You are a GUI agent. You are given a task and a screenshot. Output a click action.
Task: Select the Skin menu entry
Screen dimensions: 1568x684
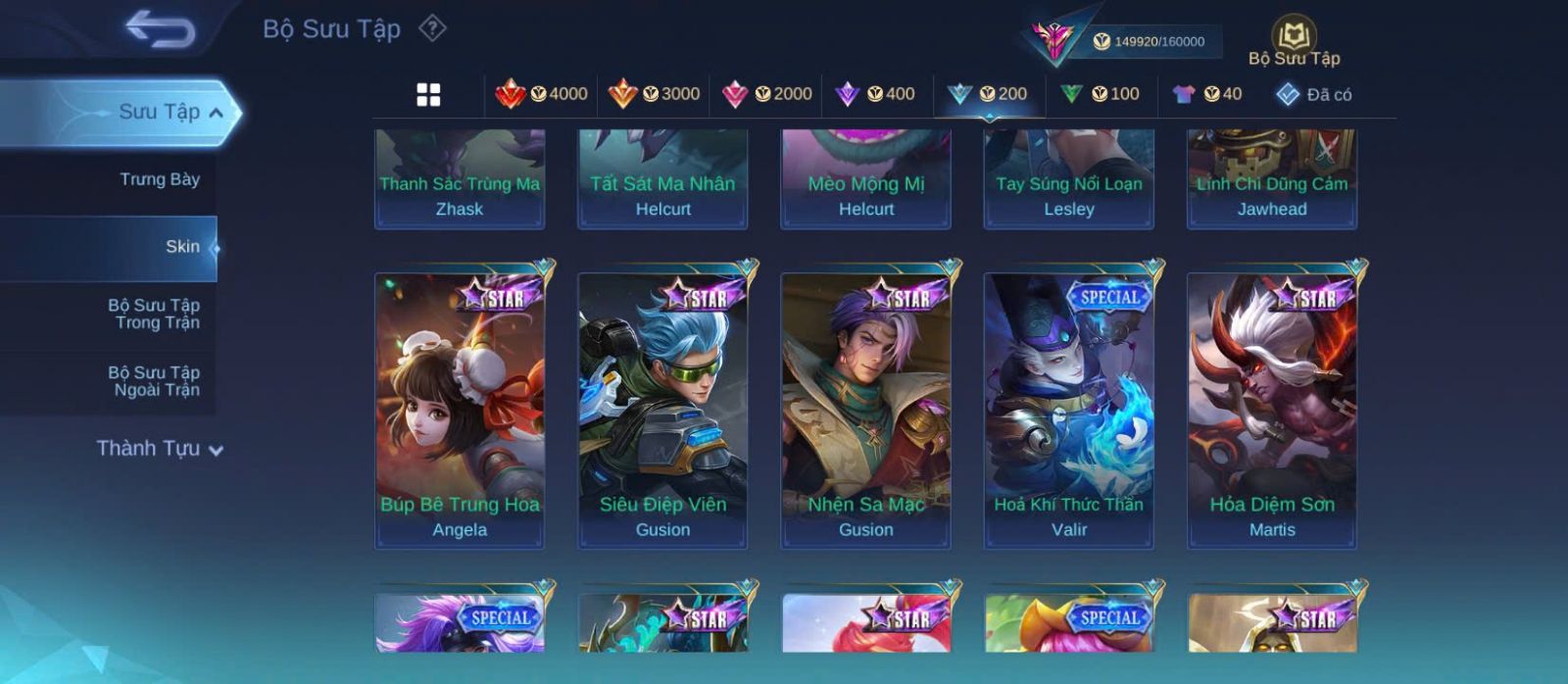point(181,247)
